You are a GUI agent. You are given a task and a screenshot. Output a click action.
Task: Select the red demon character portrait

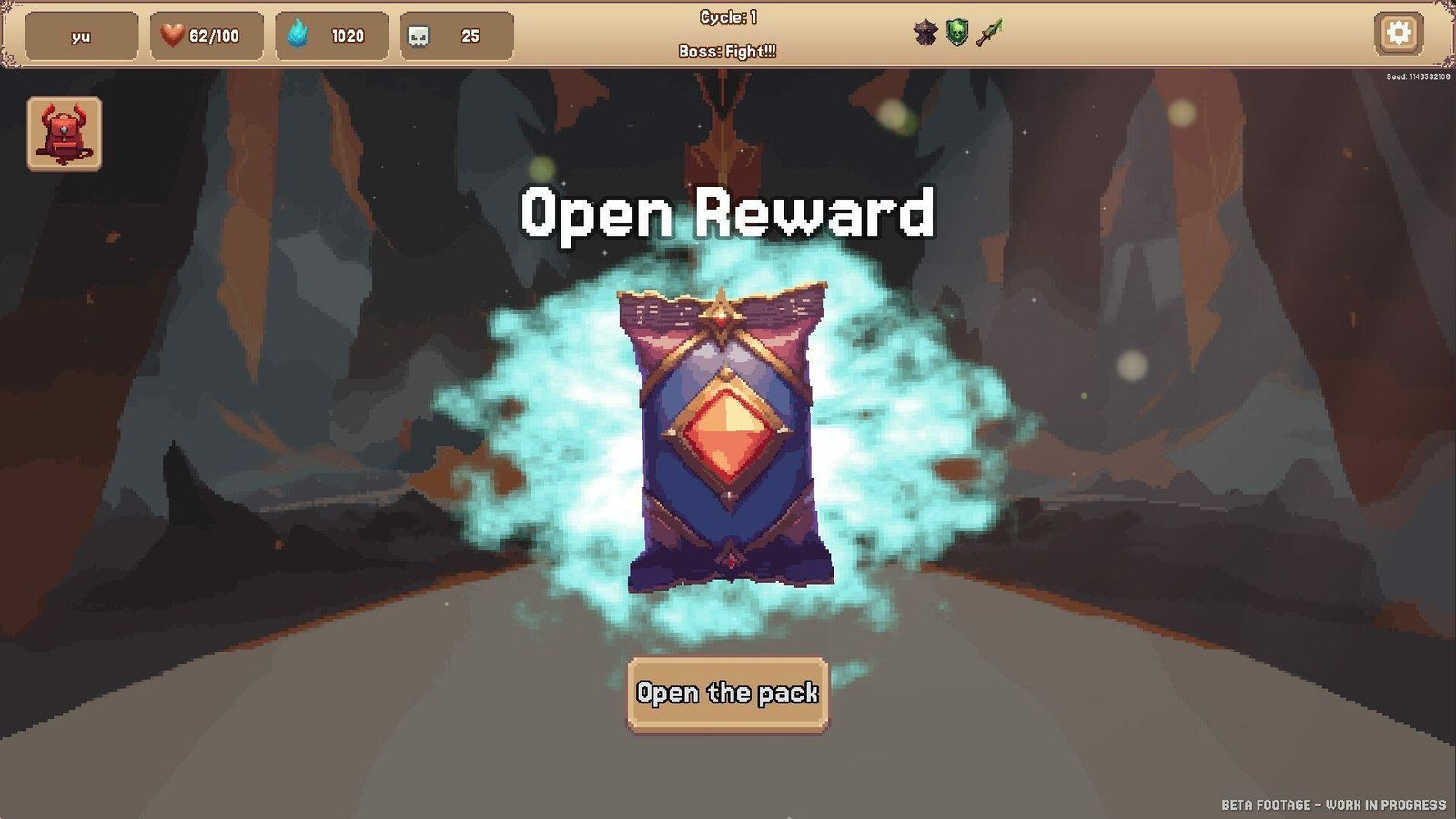click(64, 133)
